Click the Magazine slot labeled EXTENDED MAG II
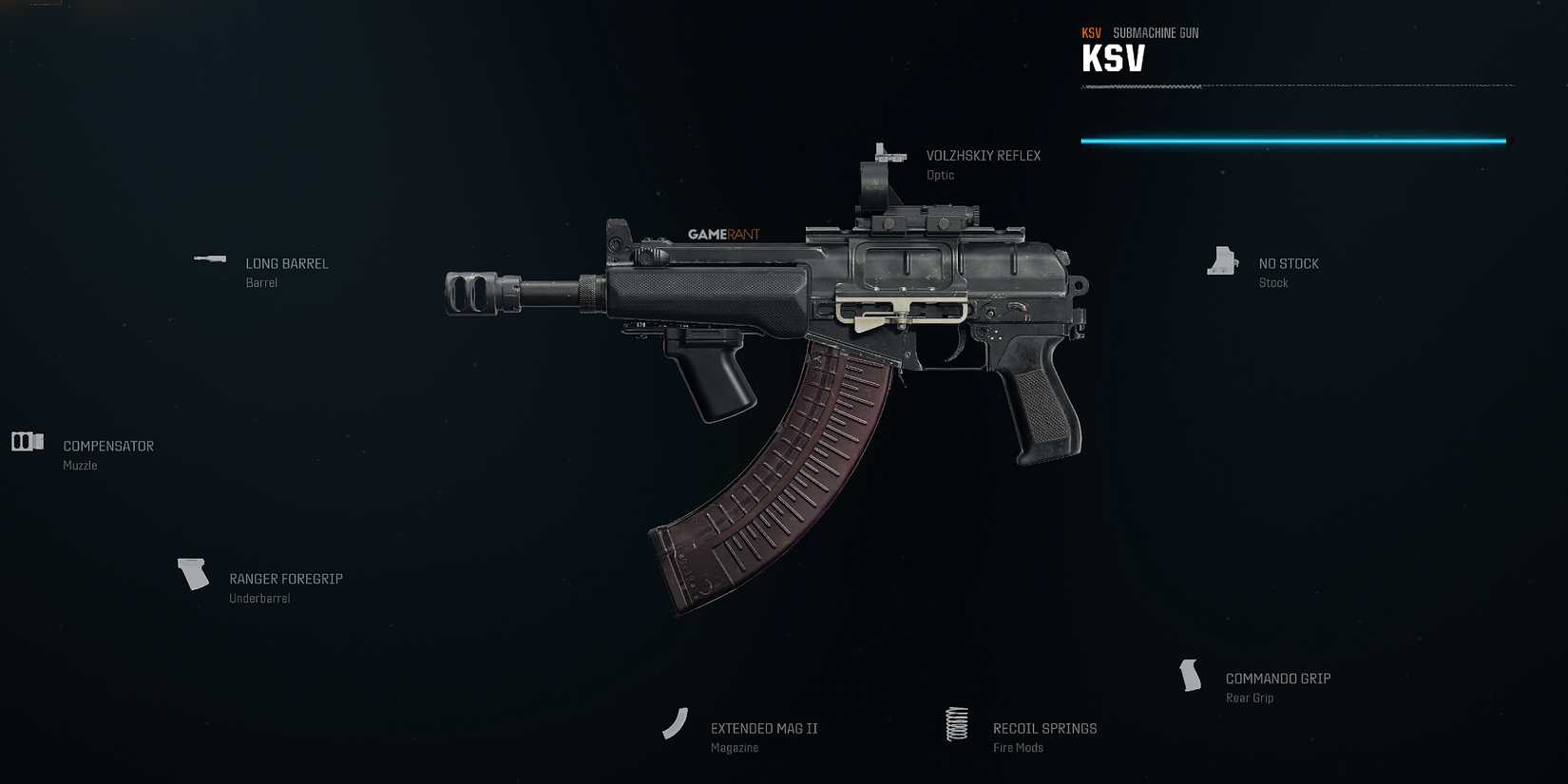Viewport: 1568px width, 784px height. point(763,728)
